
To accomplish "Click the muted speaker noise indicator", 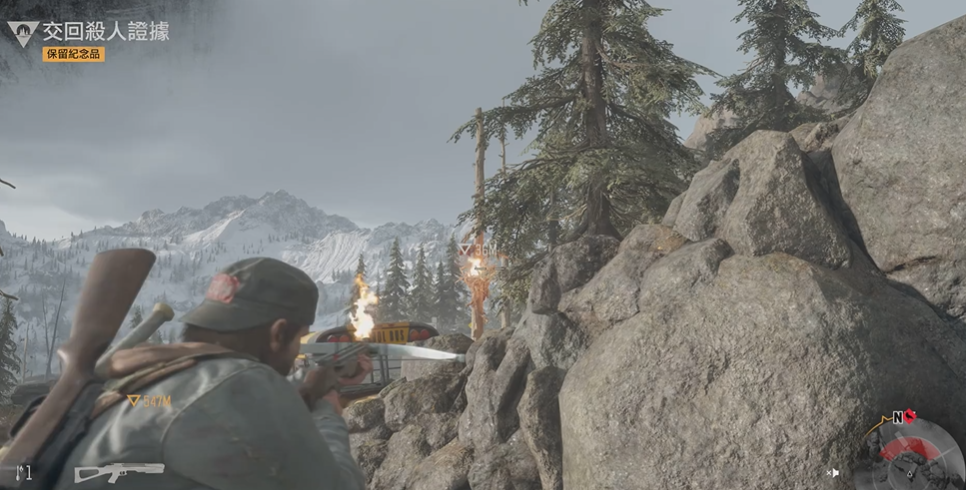I will tap(833, 472).
